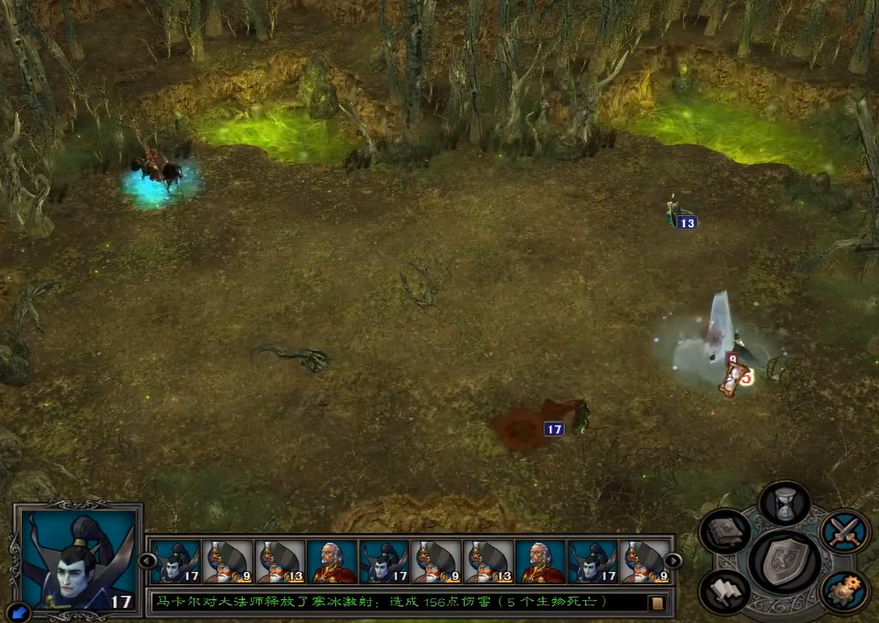Click the right arrow of the initiative bar
The height and width of the screenshot is (623, 879).
[674, 561]
